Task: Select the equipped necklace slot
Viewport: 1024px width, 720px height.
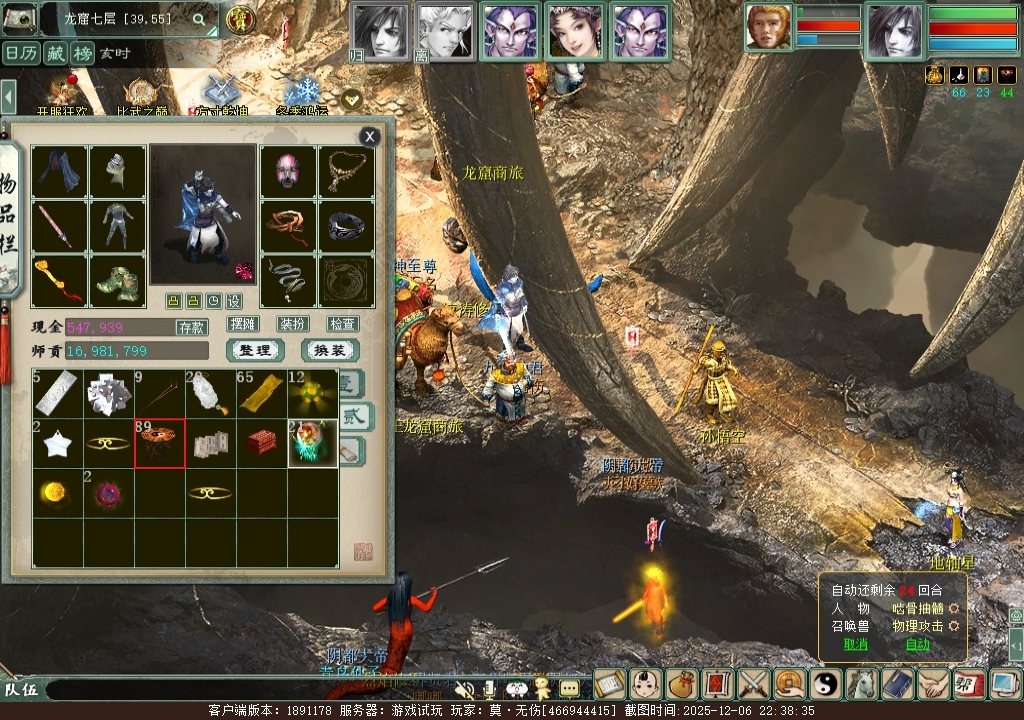Action: pos(347,172)
